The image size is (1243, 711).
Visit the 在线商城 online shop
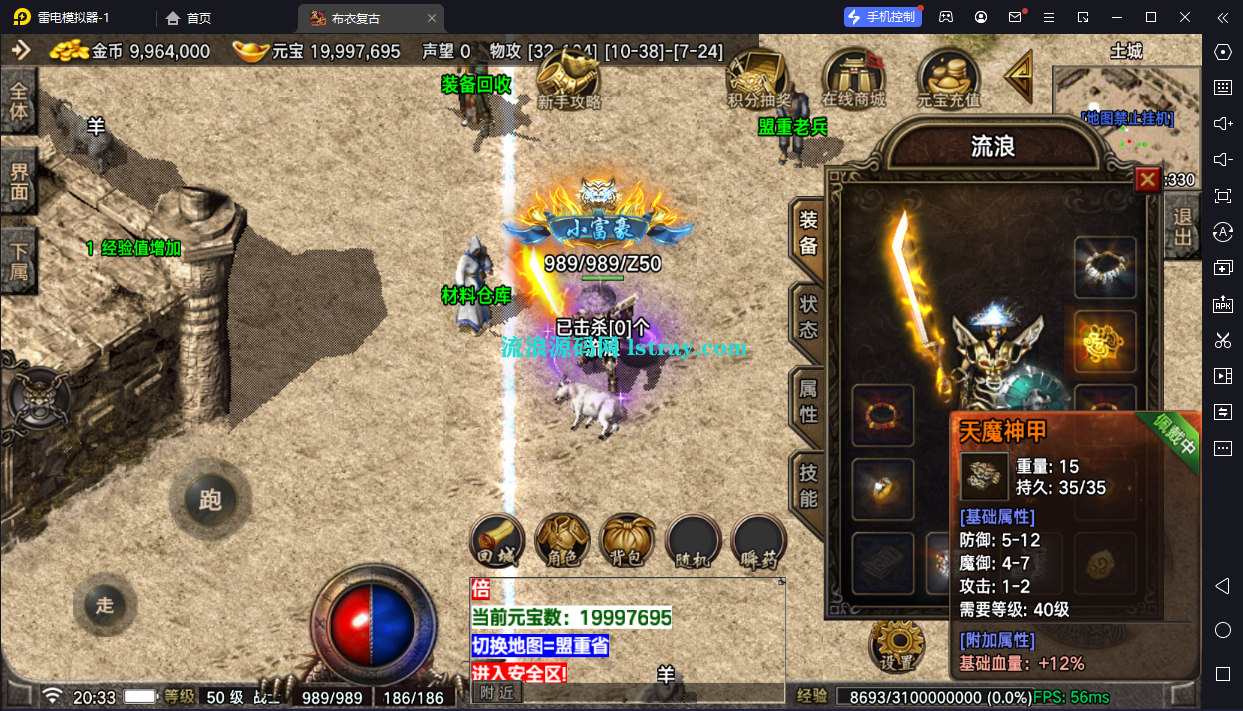coord(853,78)
